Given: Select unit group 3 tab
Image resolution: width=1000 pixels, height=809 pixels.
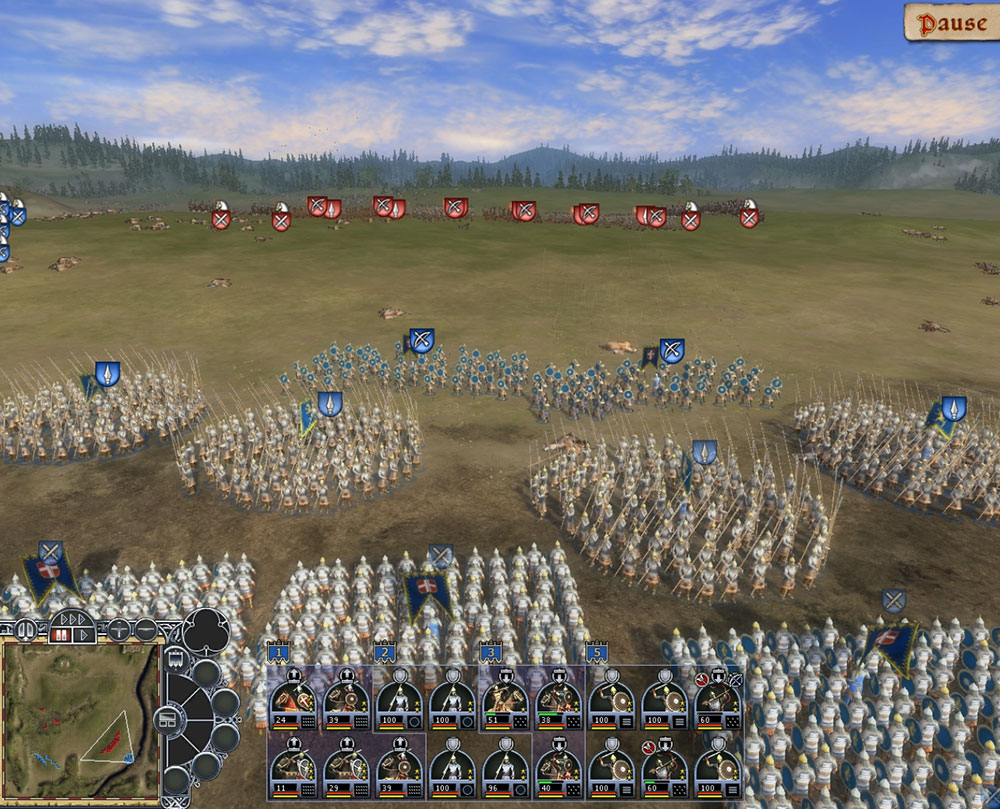Looking at the screenshot, I should pyautogui.click(x=490, y=653).
